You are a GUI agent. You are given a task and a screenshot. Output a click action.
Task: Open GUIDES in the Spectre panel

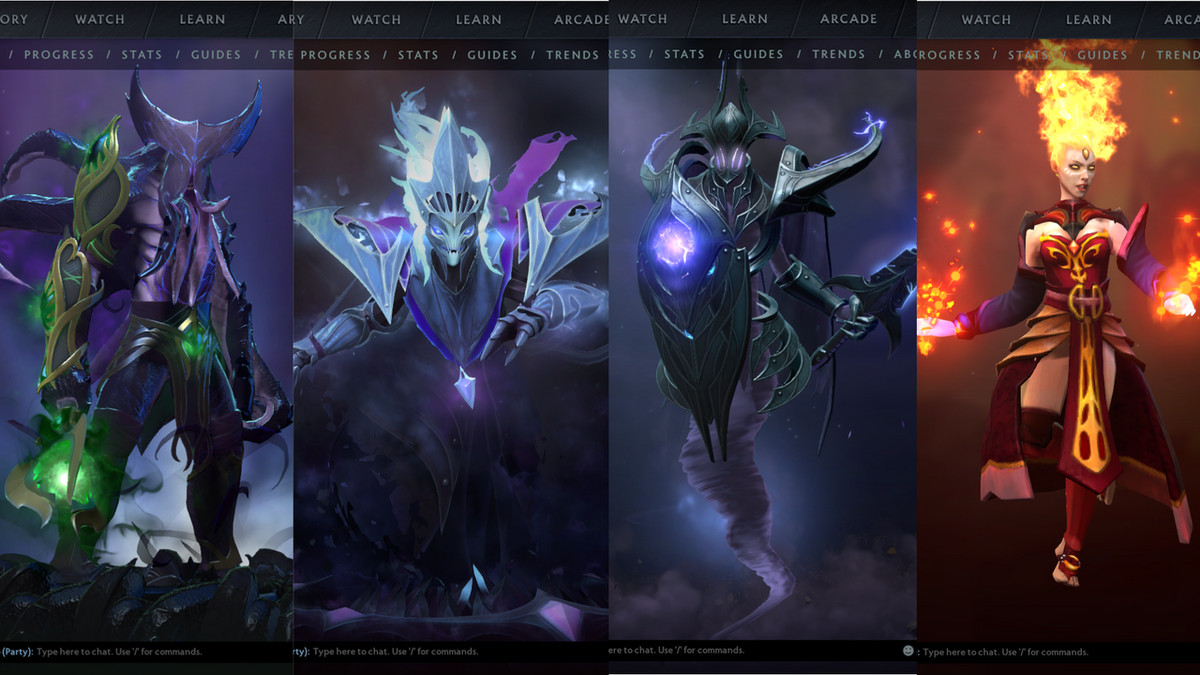click(492, 55)
